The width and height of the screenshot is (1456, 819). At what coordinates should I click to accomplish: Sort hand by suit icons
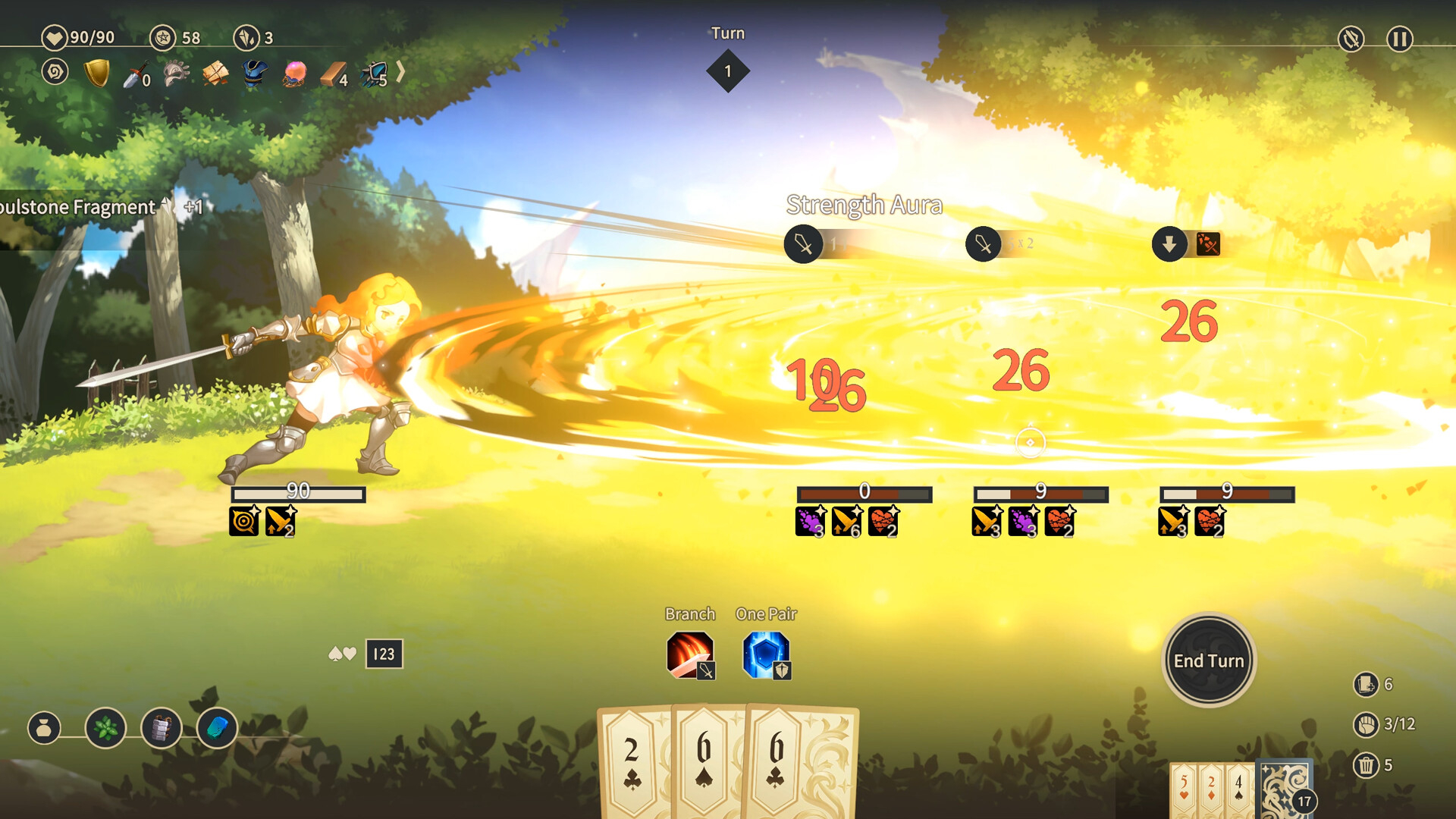[x=342, y=654]
